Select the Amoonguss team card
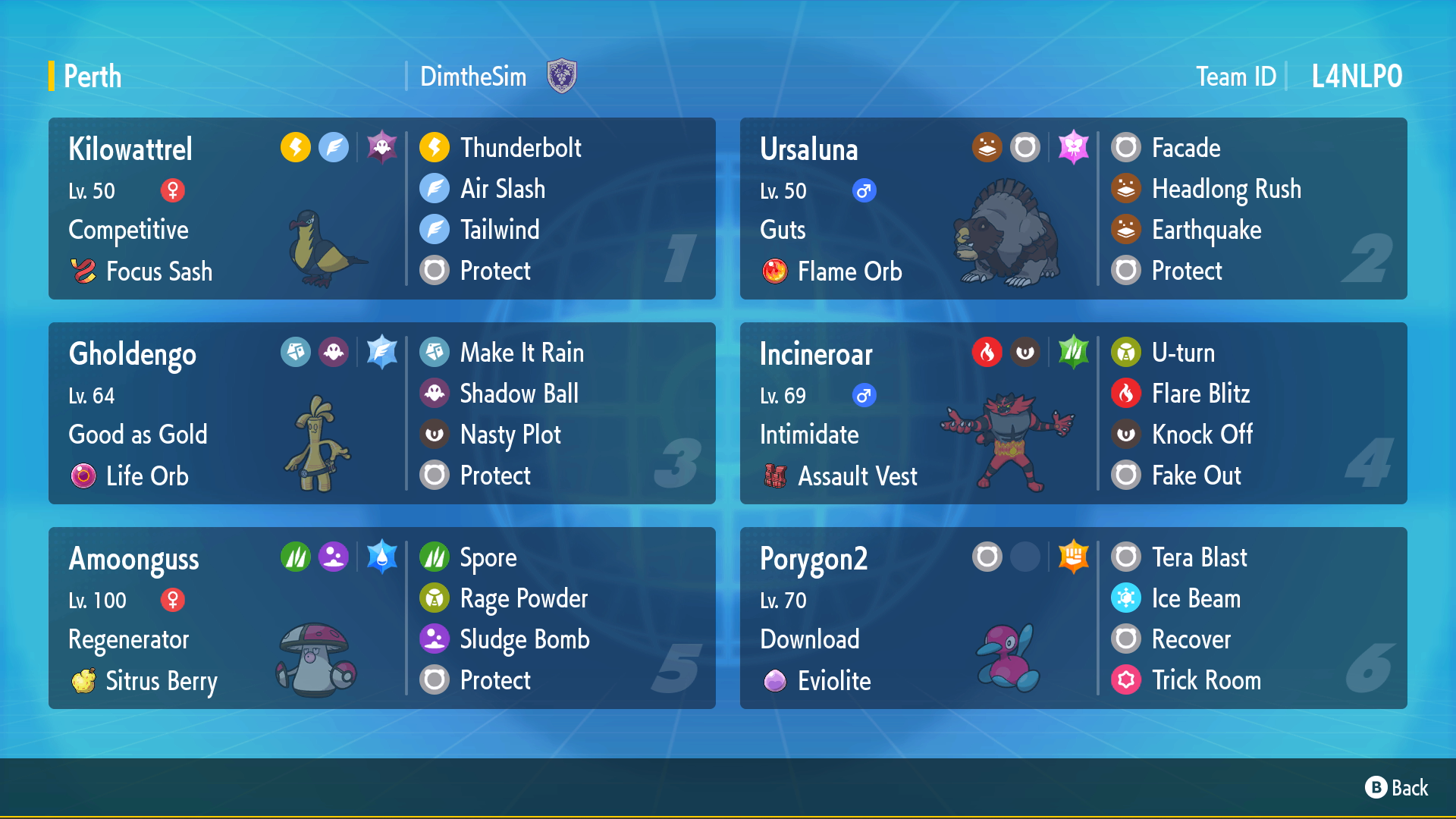1456x819 pixels. point(381,618)
